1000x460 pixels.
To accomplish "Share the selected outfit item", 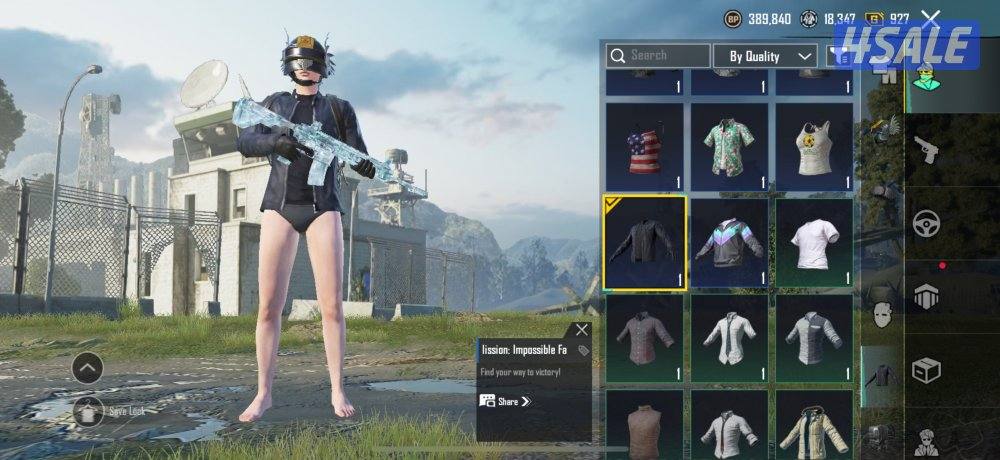I will tap(506, 401).
